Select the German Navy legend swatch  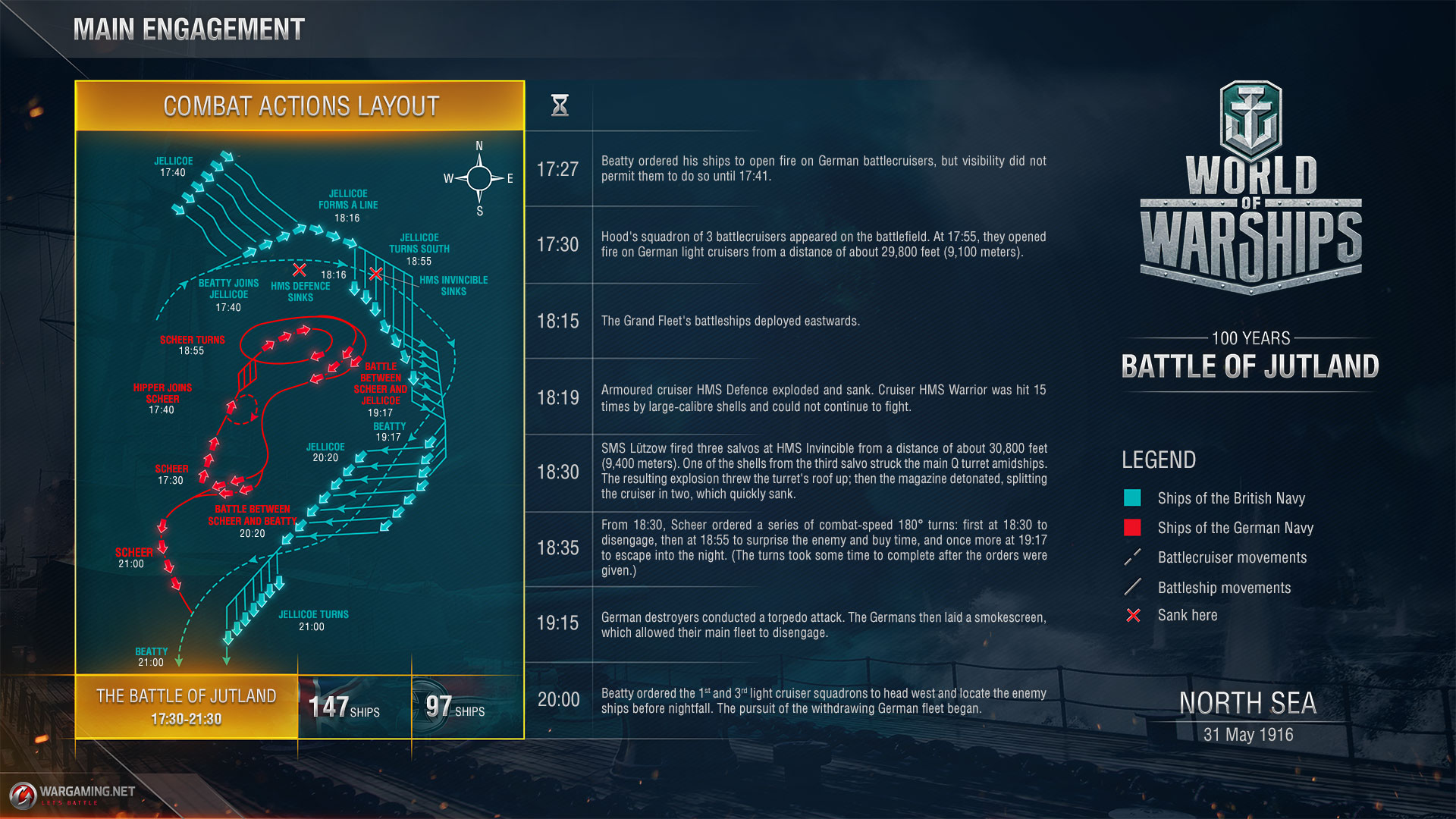pos(1132,528)
